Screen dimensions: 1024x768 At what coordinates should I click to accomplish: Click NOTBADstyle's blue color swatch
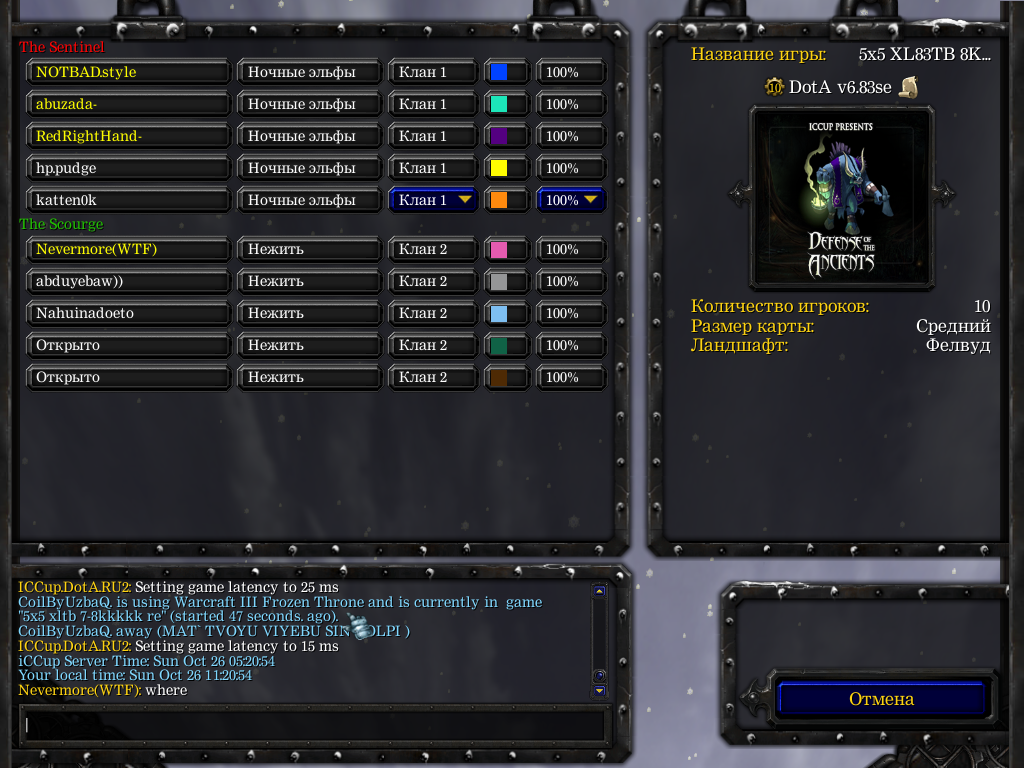point(498,72)
